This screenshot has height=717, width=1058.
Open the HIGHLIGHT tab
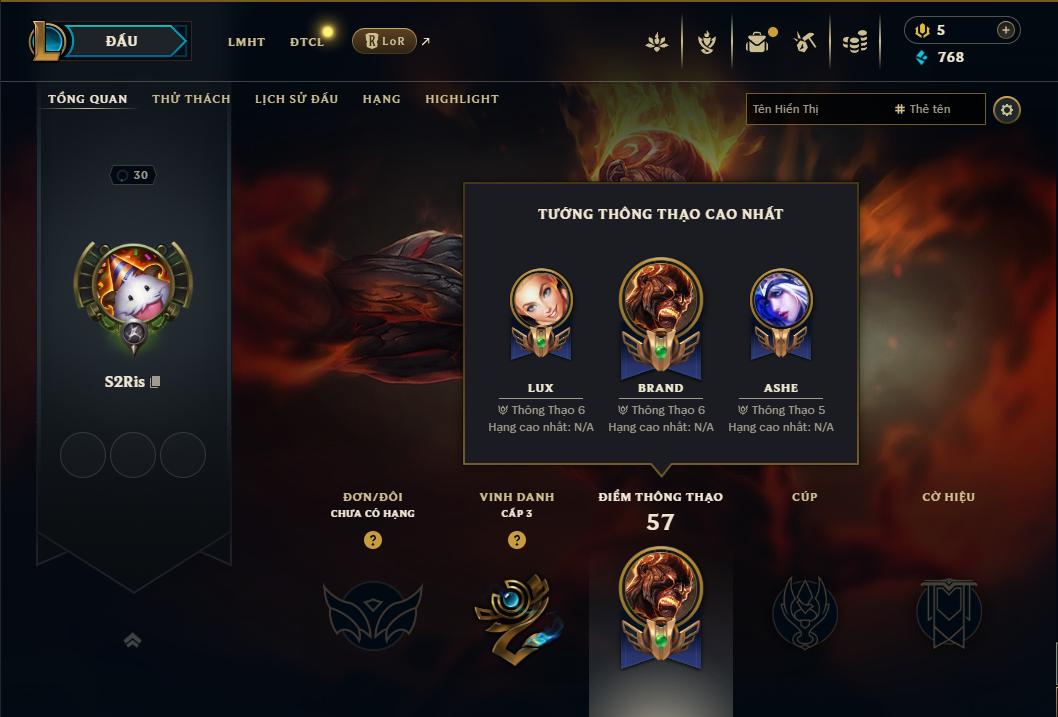point(461,99)
